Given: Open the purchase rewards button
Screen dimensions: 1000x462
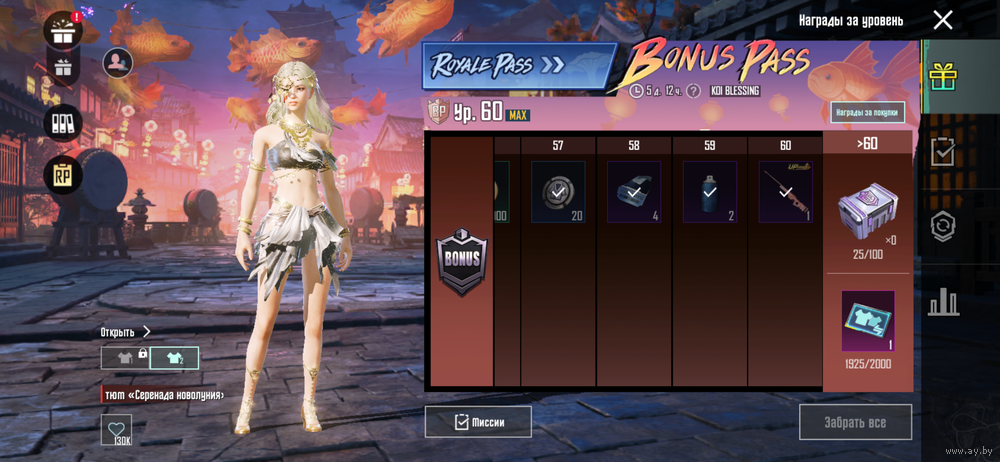Looking at the screenshot, I should pyautogui.click(x=867, y=112).
